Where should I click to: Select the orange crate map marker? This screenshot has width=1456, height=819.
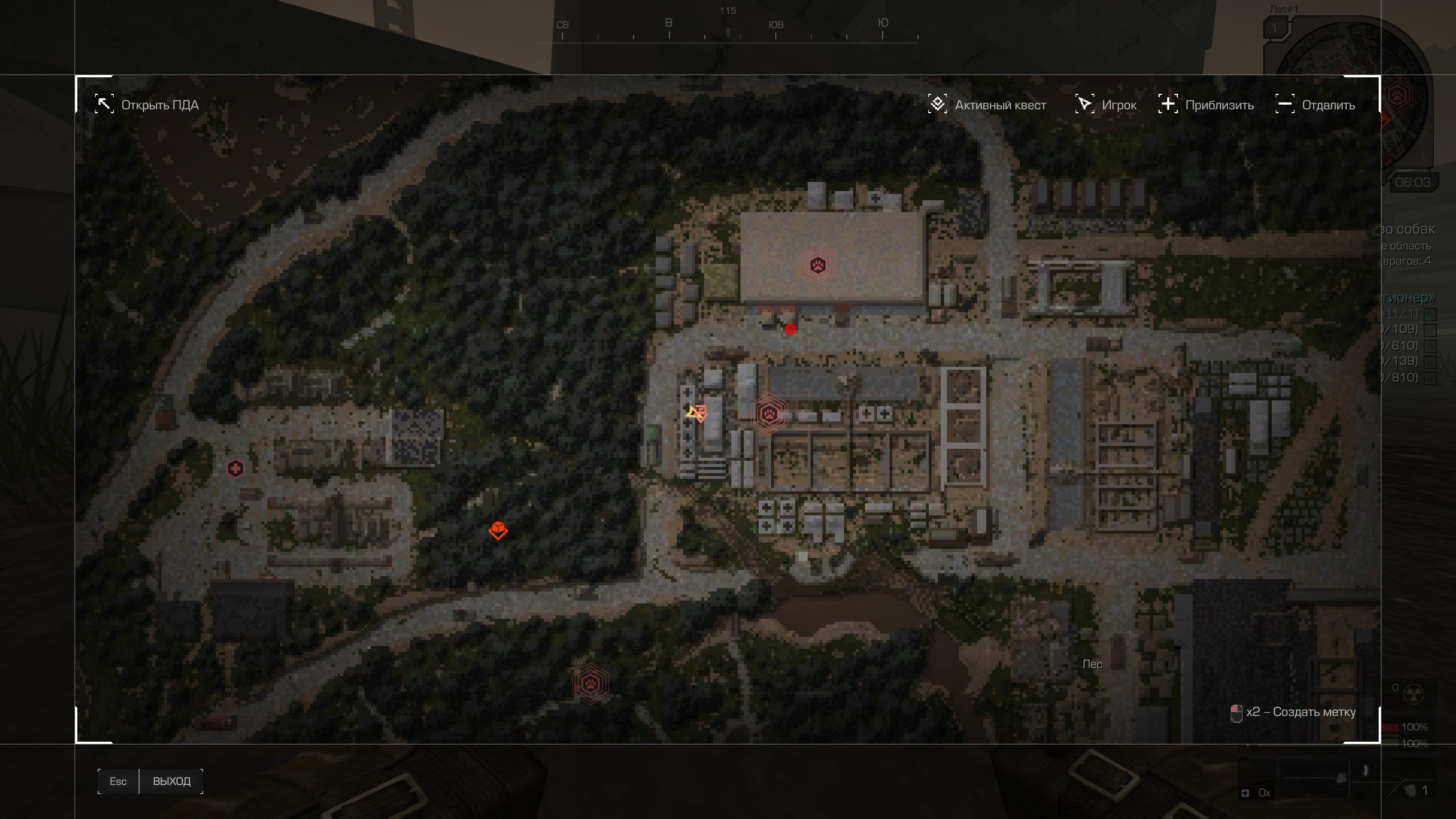(498, 530)
